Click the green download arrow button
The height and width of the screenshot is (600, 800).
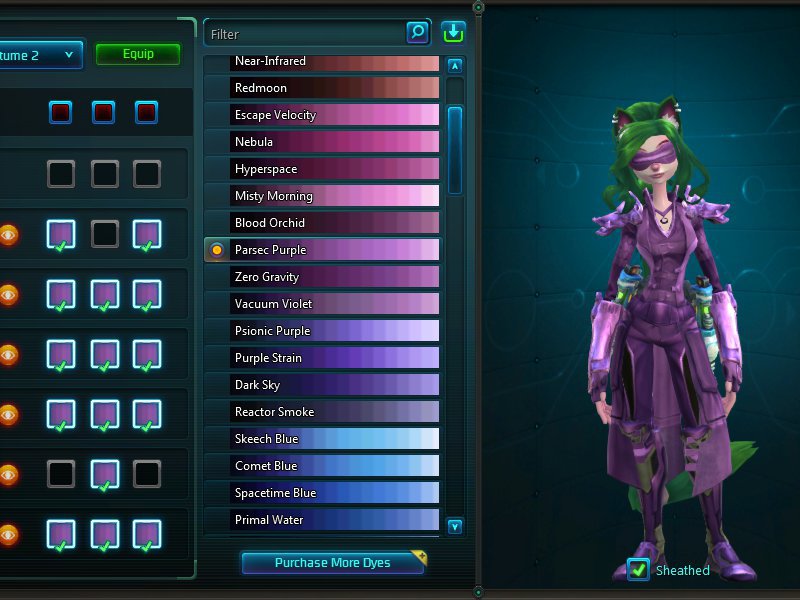tap(453, 33)
